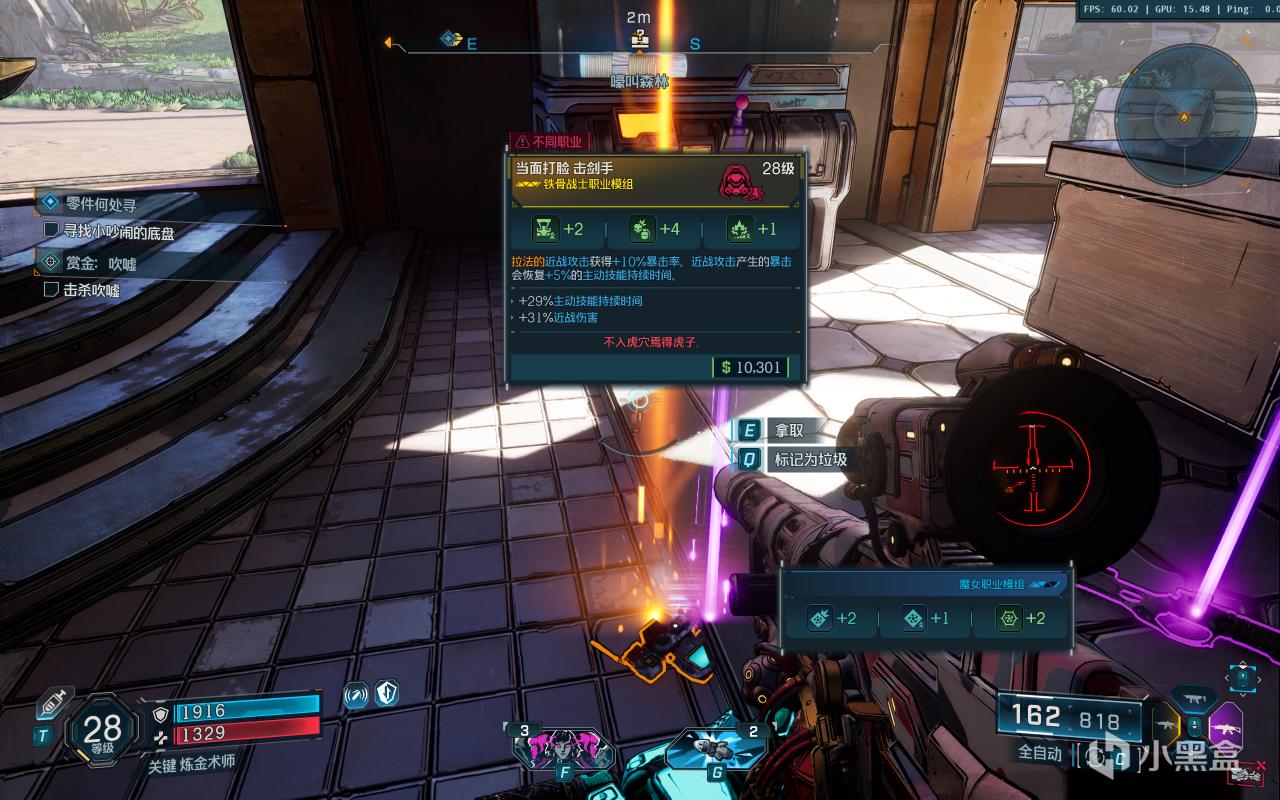Select the +1 skill bonus on item card

click(752, 229)
